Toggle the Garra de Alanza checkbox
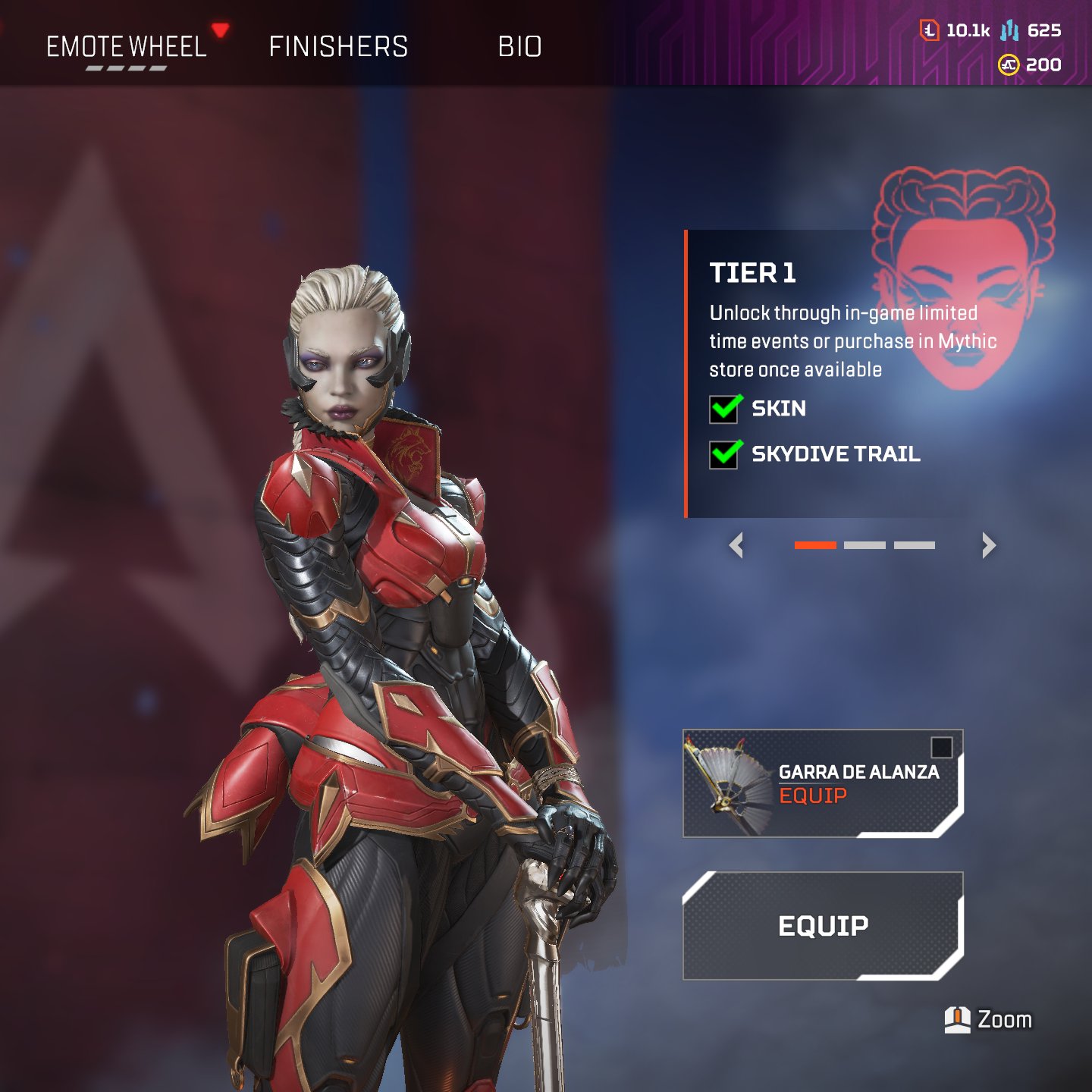Screen dimensions: 1092x1092 [941, 748]
